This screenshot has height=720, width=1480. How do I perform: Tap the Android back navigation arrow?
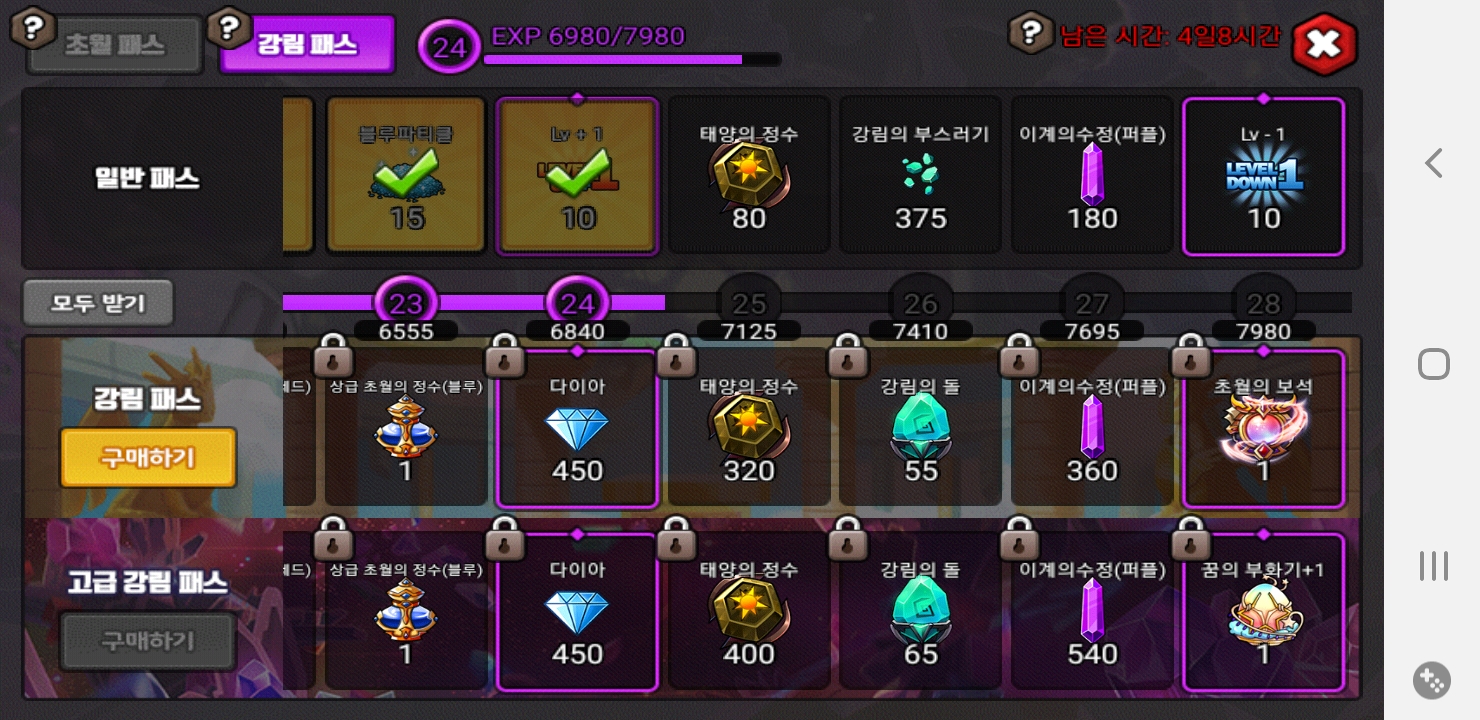1434,163
